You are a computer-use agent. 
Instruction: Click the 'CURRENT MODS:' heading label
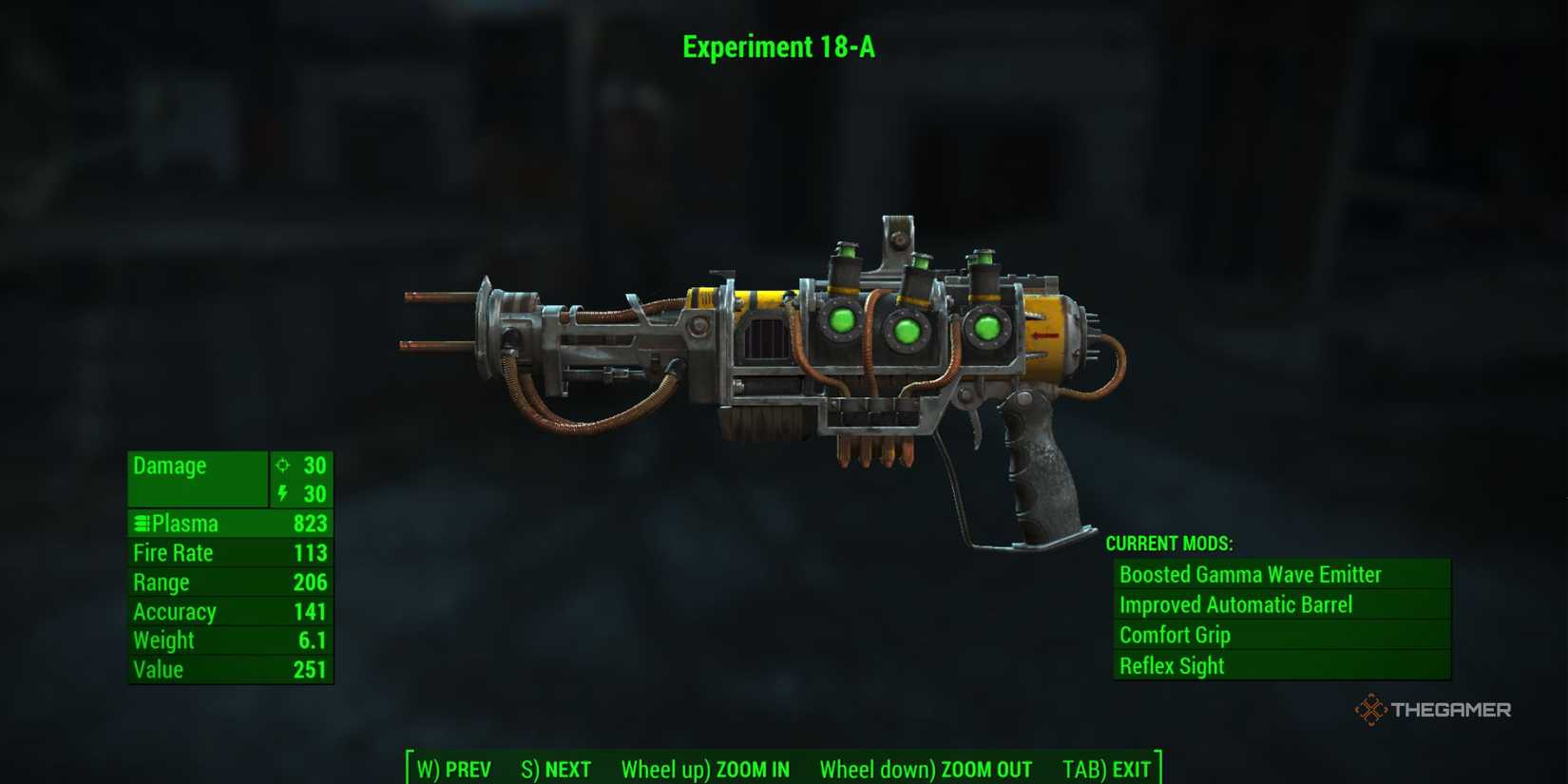point(1168,544)
